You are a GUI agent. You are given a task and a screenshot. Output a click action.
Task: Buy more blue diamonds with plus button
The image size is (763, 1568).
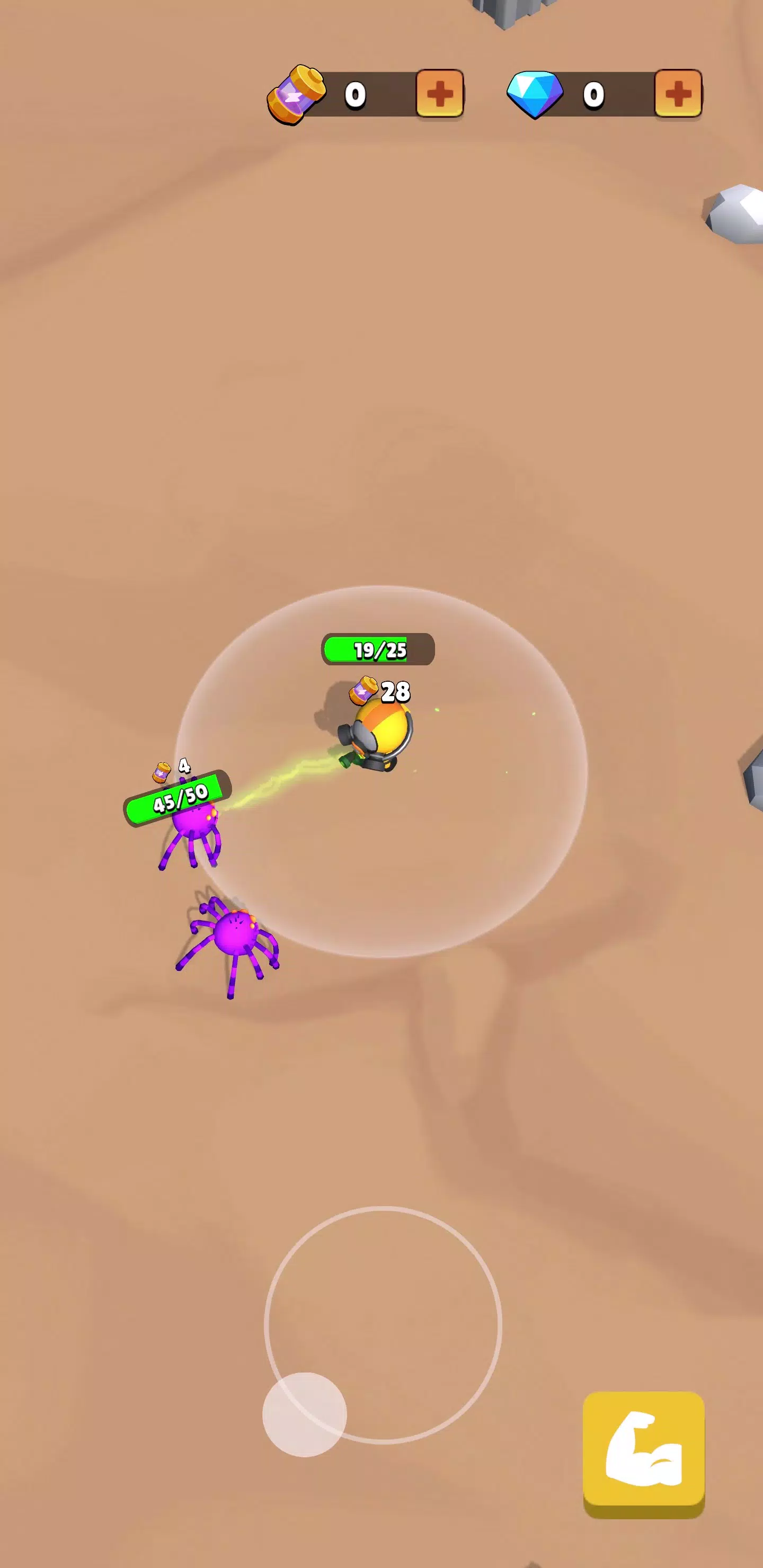coord(678,93)
